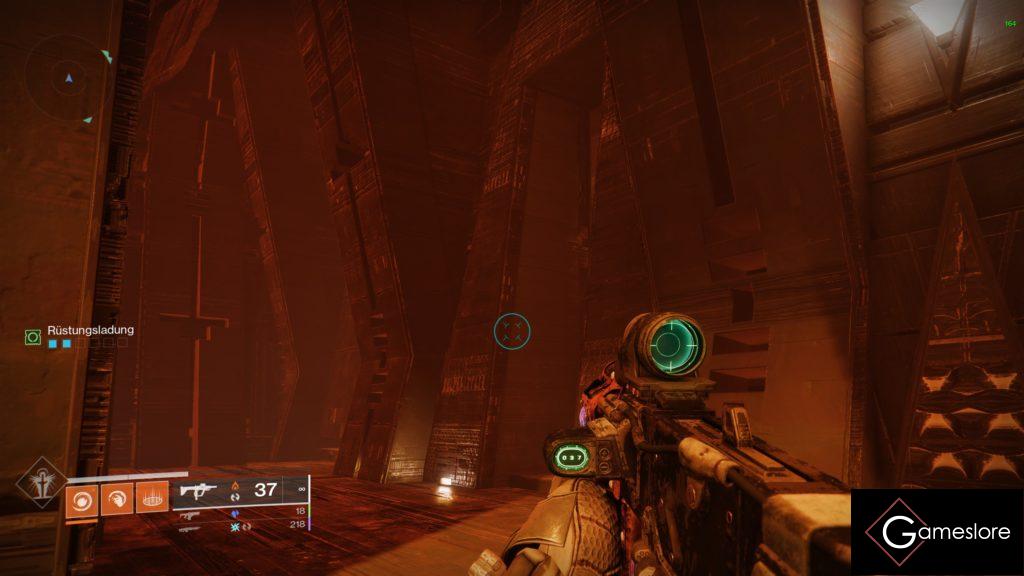Activate the winged sword super ability icon
The height and width of the screenshot is (576, 1024).
pos(41,482)
